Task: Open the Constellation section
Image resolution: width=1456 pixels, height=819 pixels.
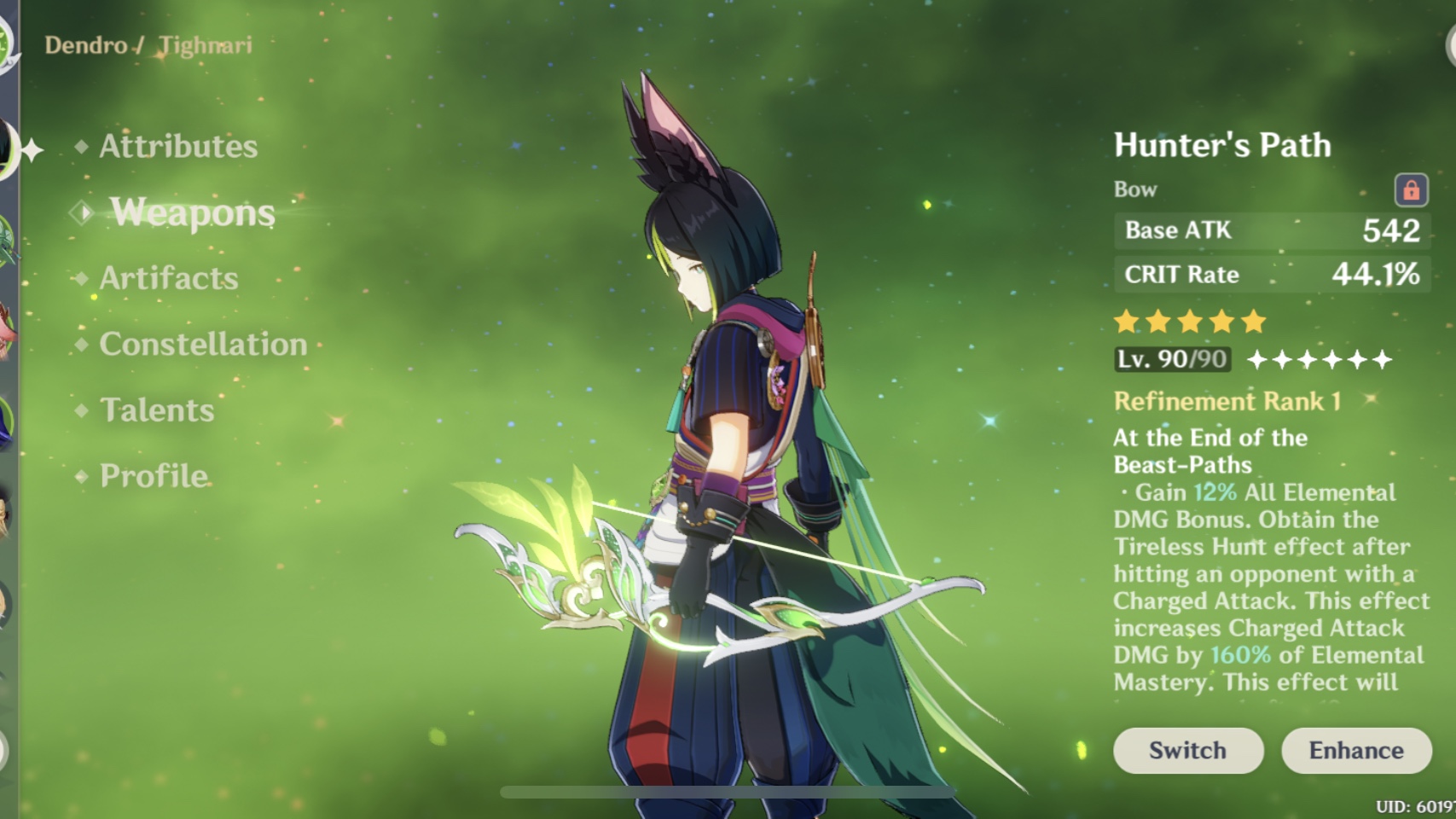Action: tap(203, 344)
